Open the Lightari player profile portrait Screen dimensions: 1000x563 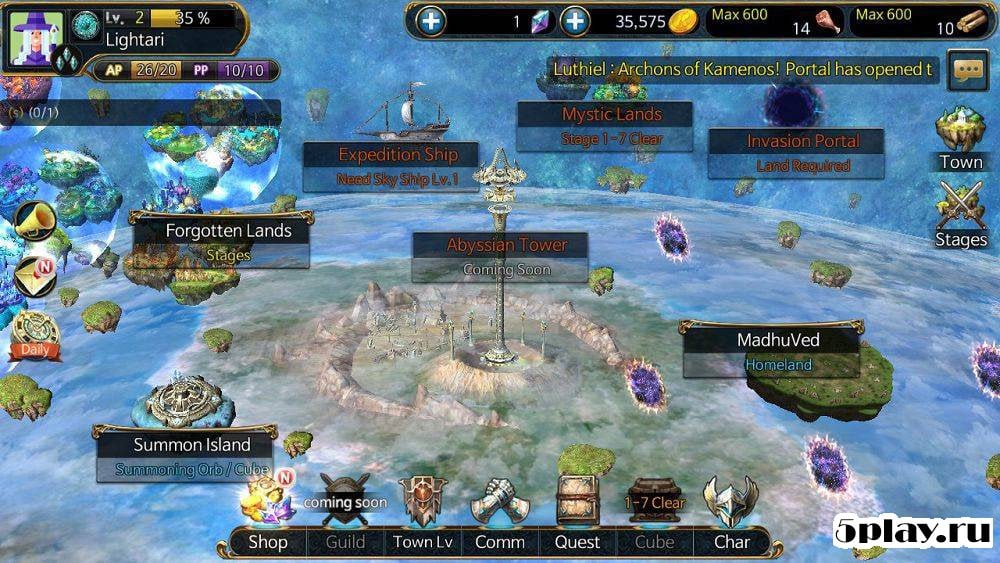36,35
